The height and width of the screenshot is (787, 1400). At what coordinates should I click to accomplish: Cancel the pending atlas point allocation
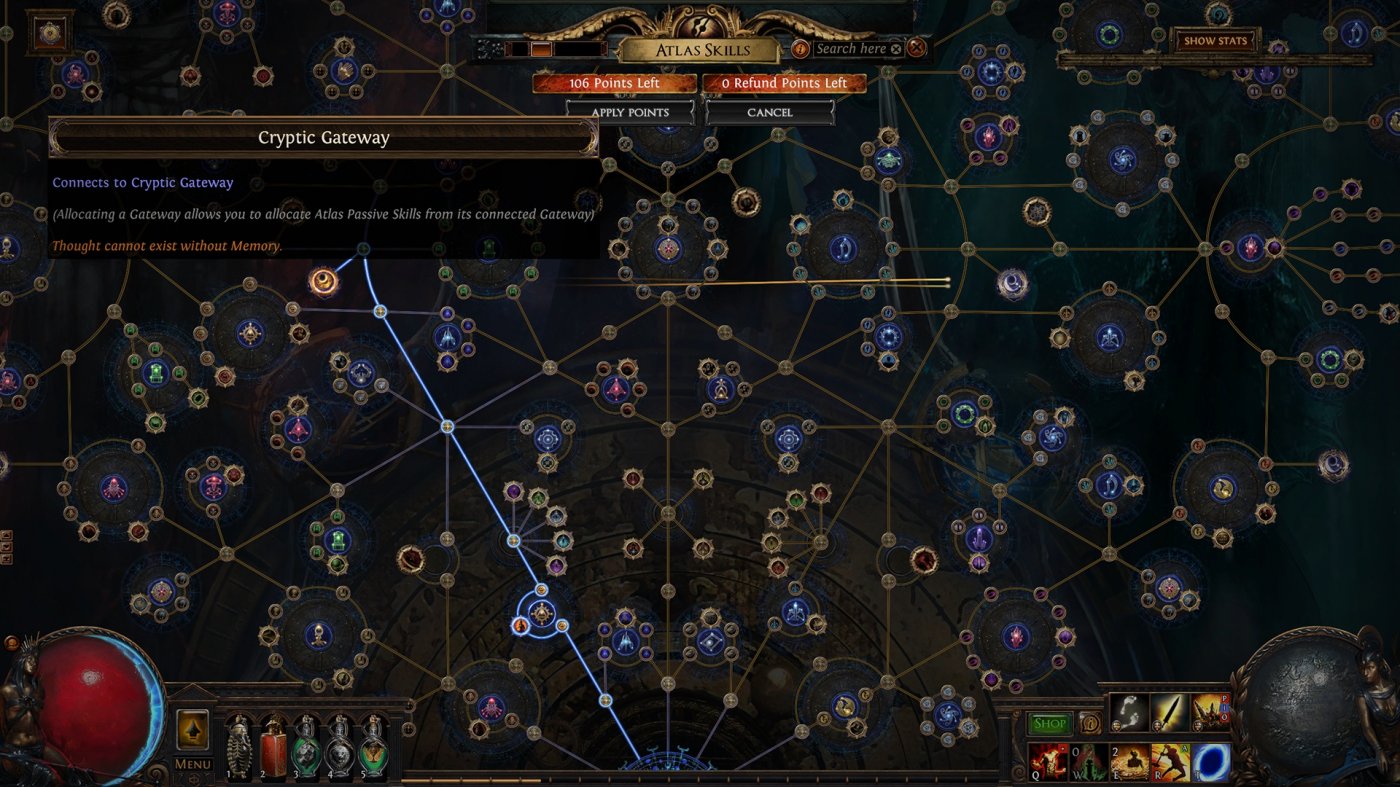772,112
